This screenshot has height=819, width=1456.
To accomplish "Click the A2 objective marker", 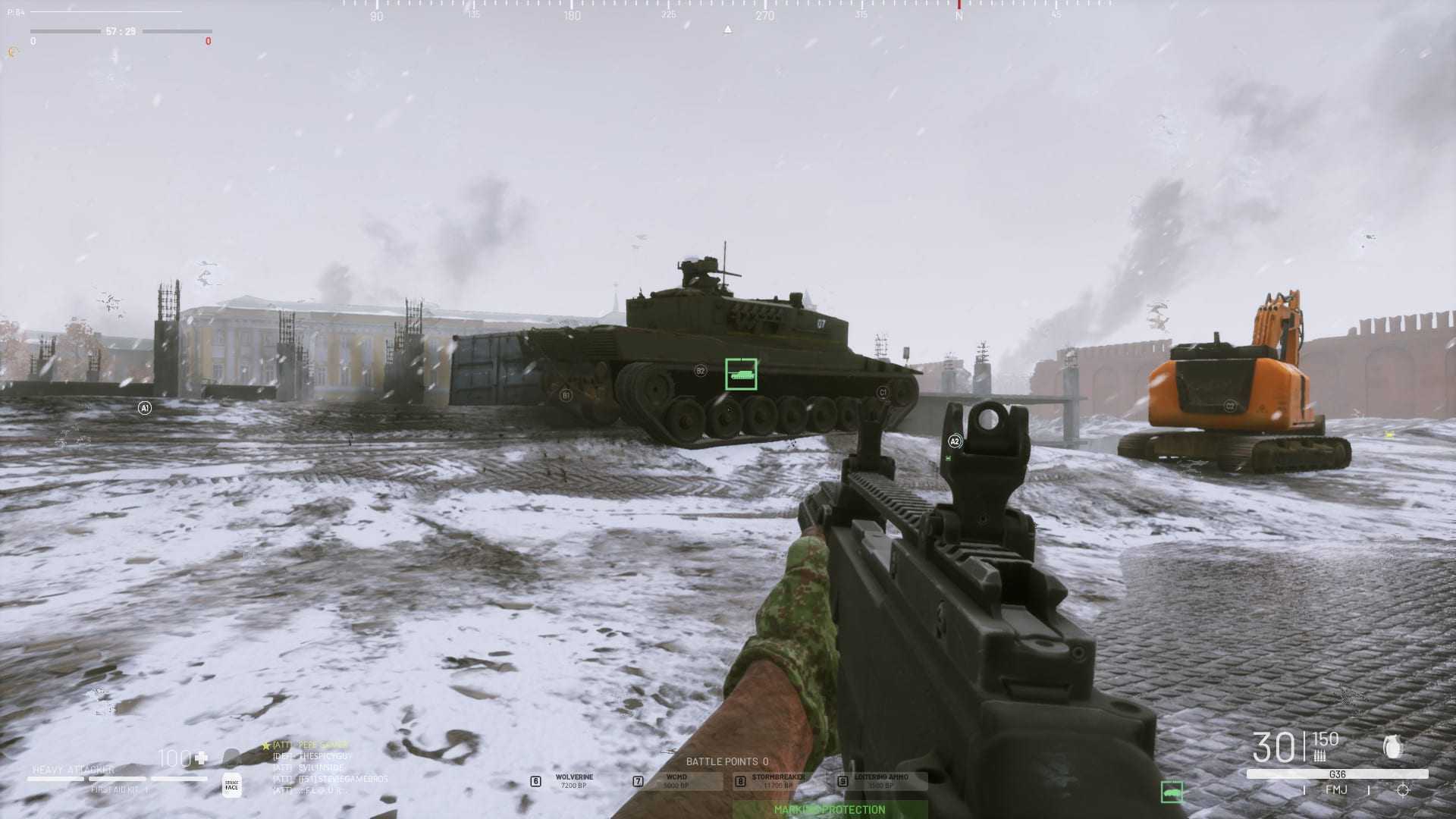I will (x=955, y=441).
